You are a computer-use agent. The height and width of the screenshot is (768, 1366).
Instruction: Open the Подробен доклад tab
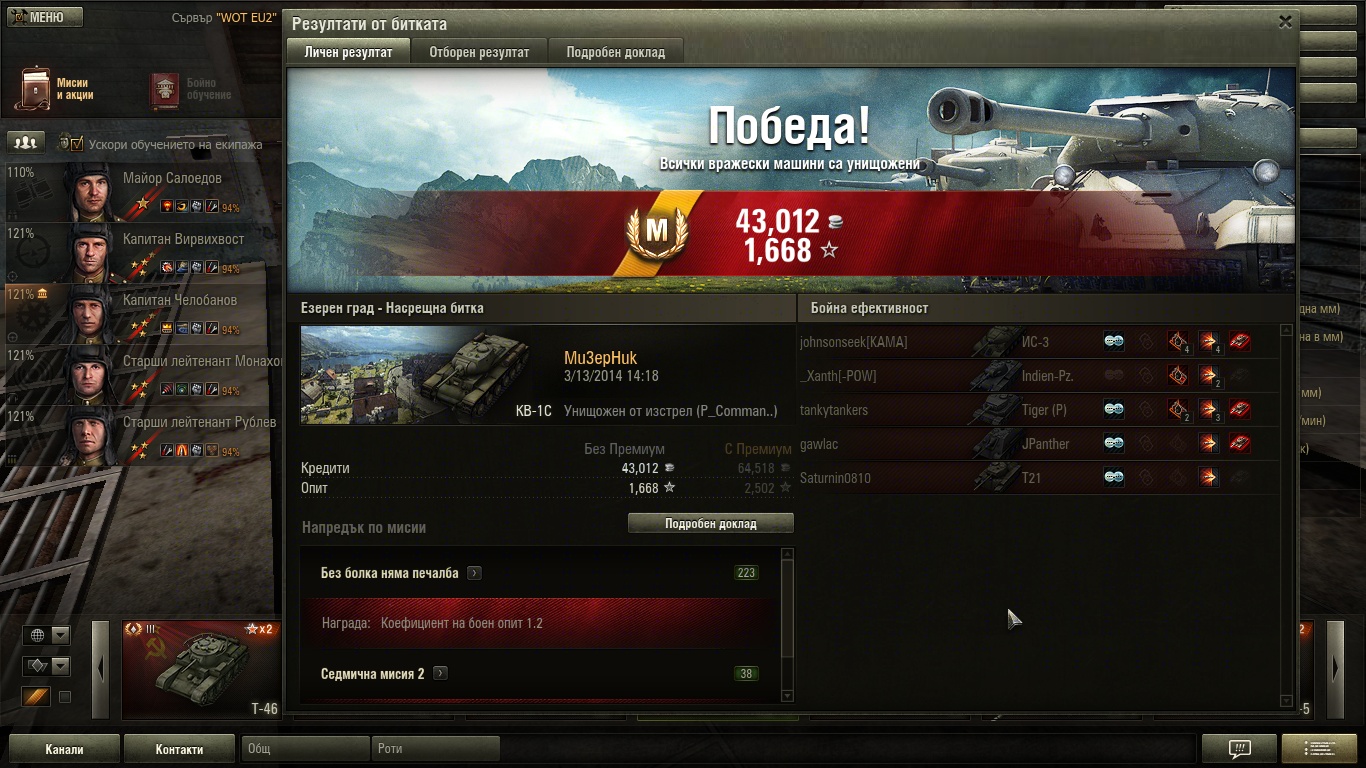pos(615,52)
